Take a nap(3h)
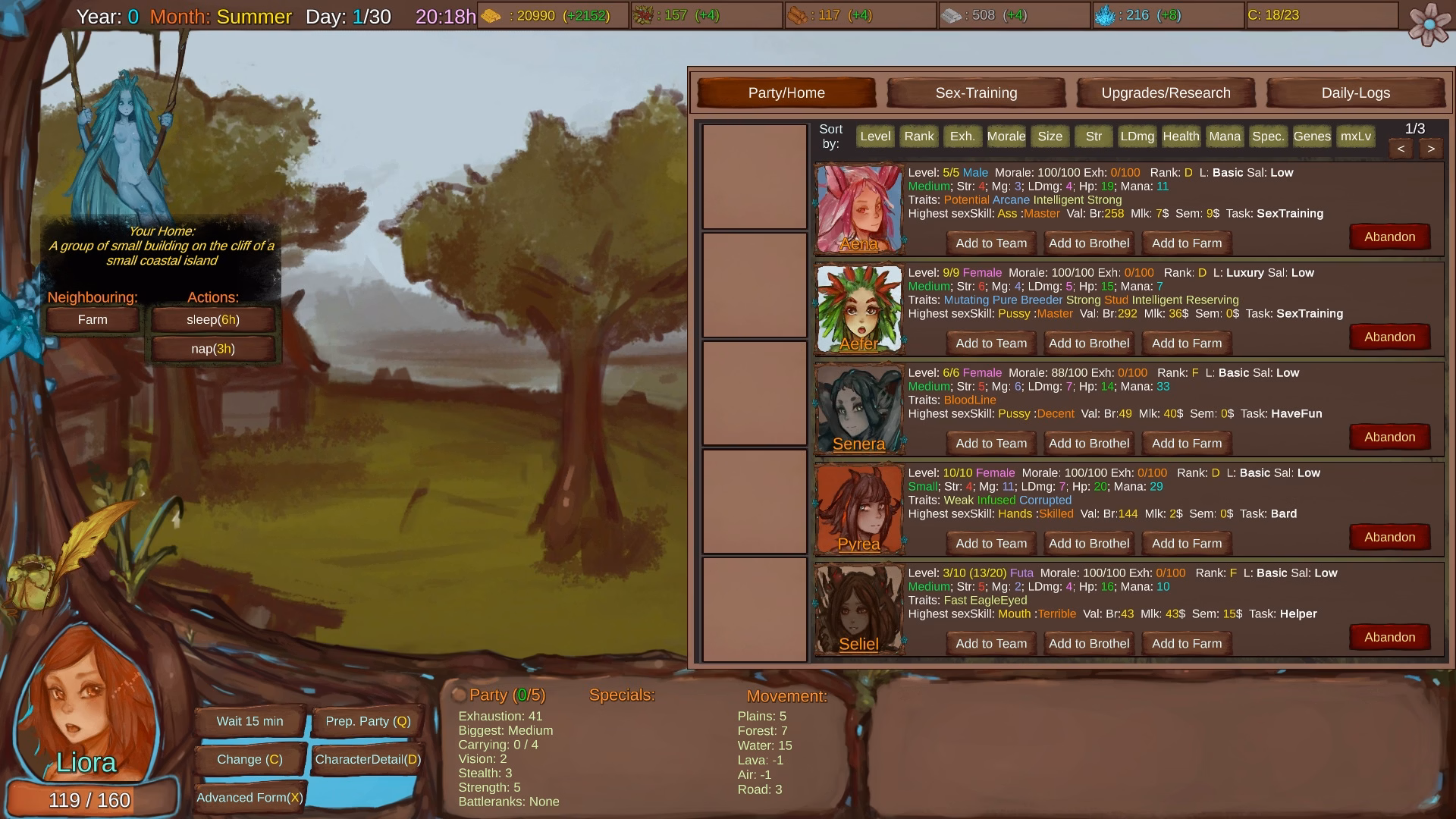The width and height of the screenshot is (1456, 819). (x=212, y=348)
